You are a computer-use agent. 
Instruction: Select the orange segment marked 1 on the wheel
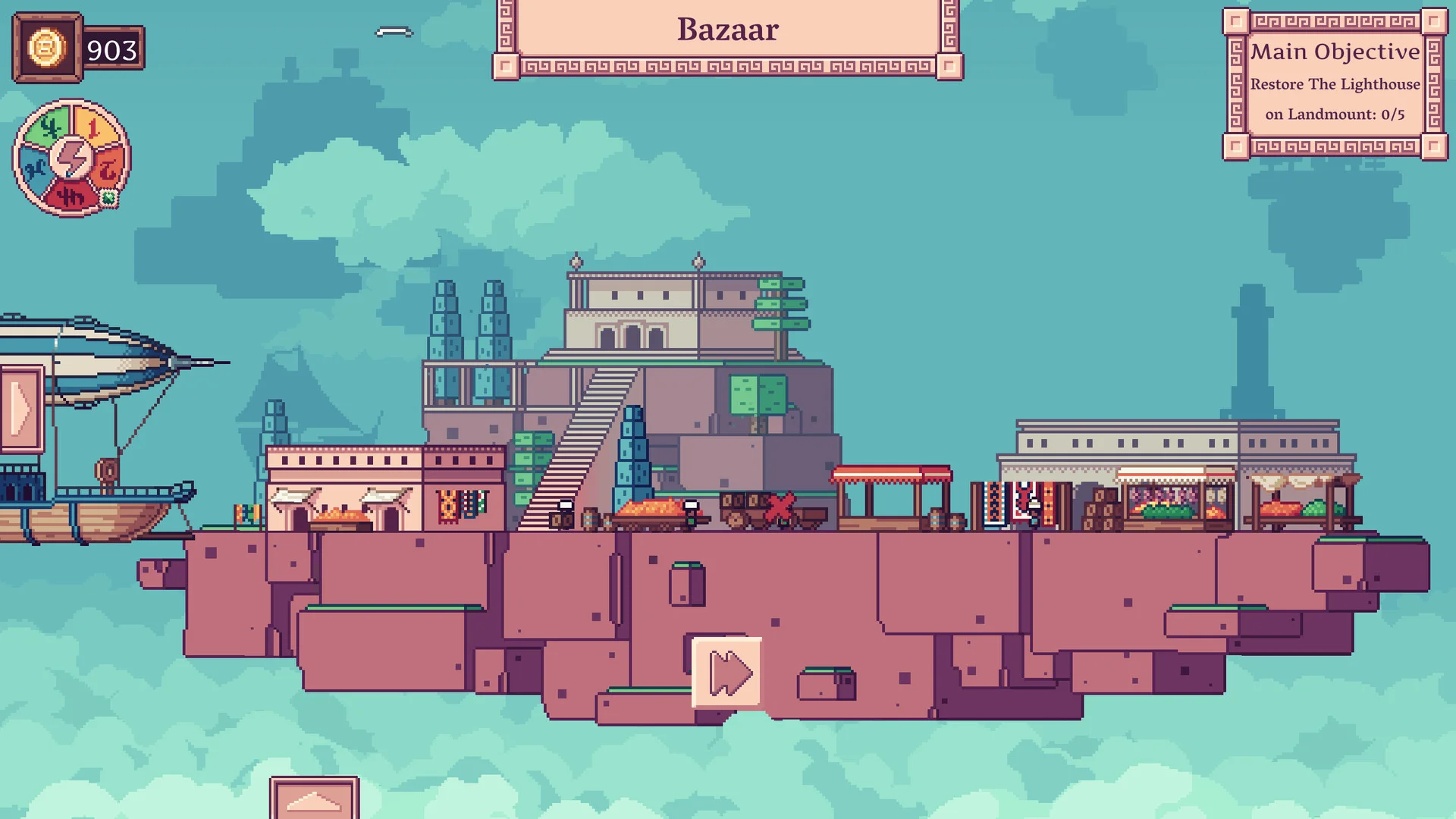pyautogui.click(x=94, y=126)
